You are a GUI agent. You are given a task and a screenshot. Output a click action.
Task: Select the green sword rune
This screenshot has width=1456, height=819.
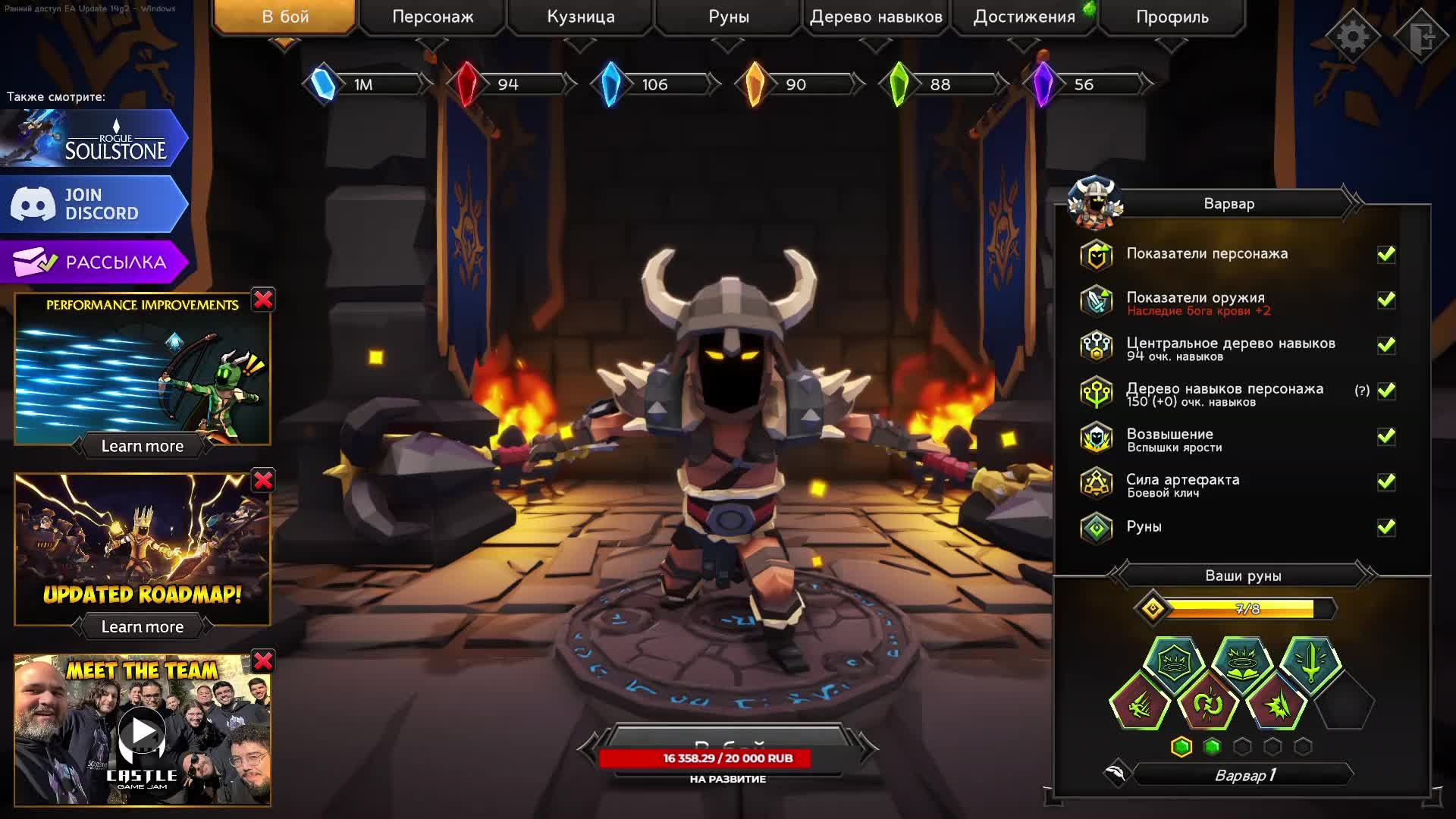(x=1310, y=664)
